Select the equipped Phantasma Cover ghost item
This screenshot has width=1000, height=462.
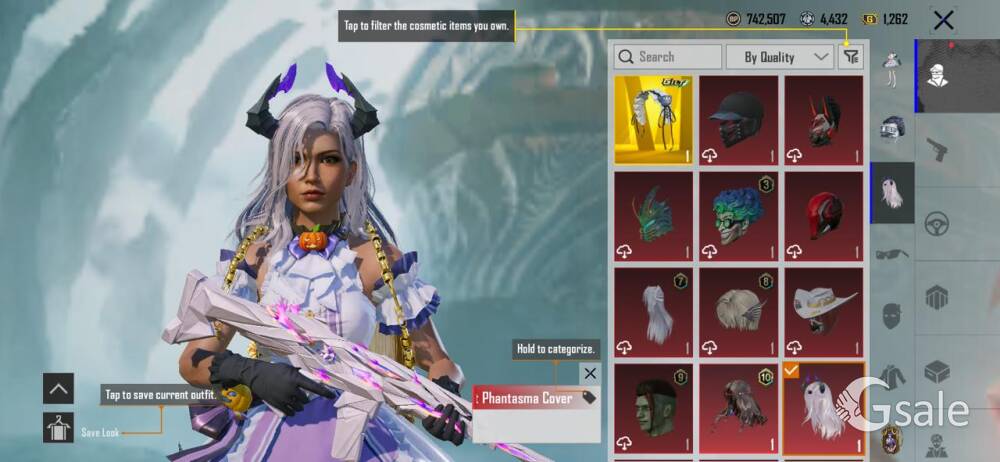[824, 407]
